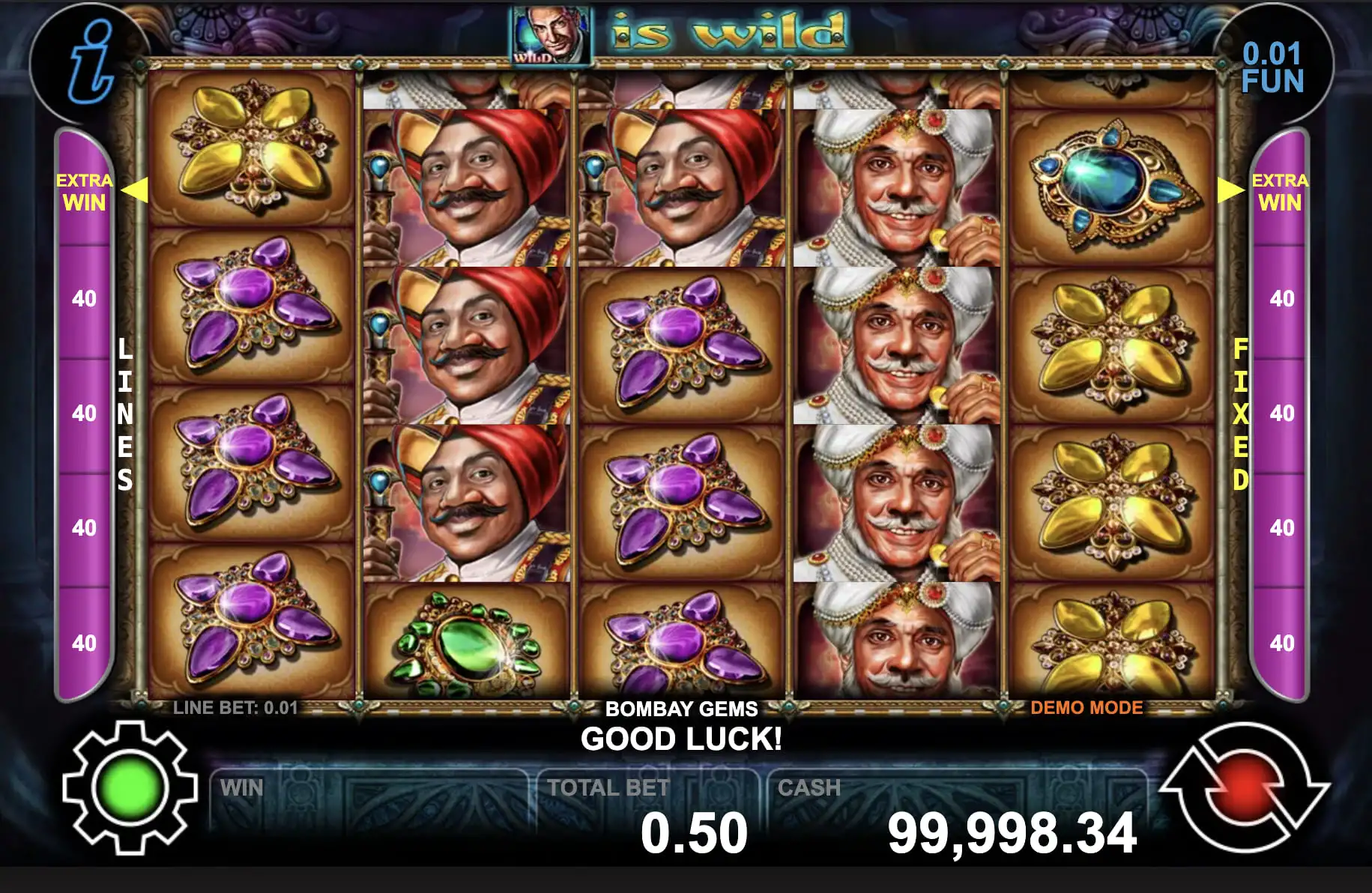This screenshot has width=1372, height=893.
Task: Click the BOMBAY GEMS title text
Action: pos(683,709)
